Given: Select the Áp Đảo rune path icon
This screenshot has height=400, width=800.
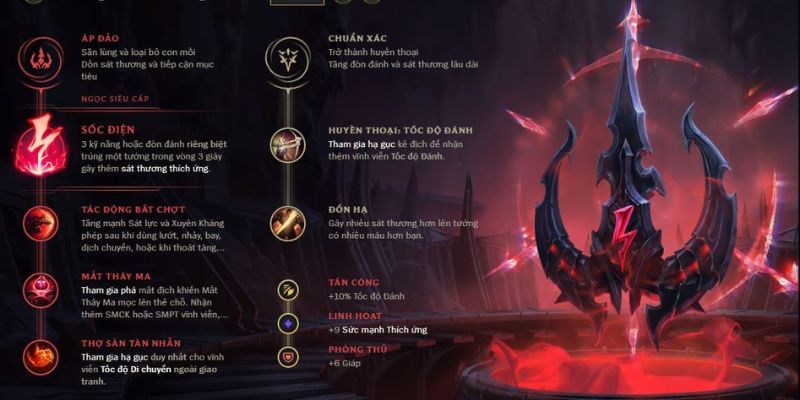Looking at the screenshot, I should tap(42, 57).
